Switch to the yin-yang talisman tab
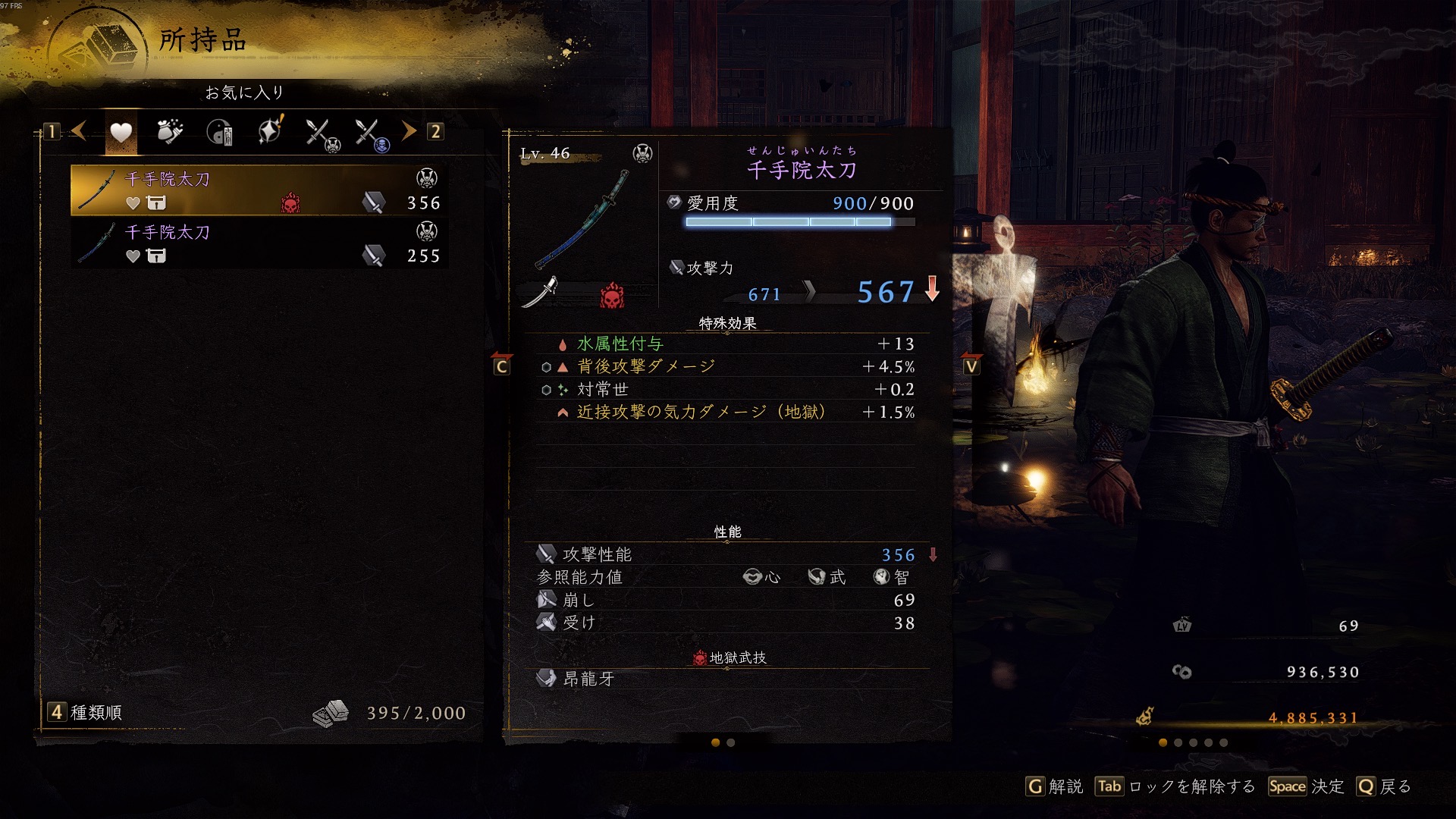 tap(220, 132)
